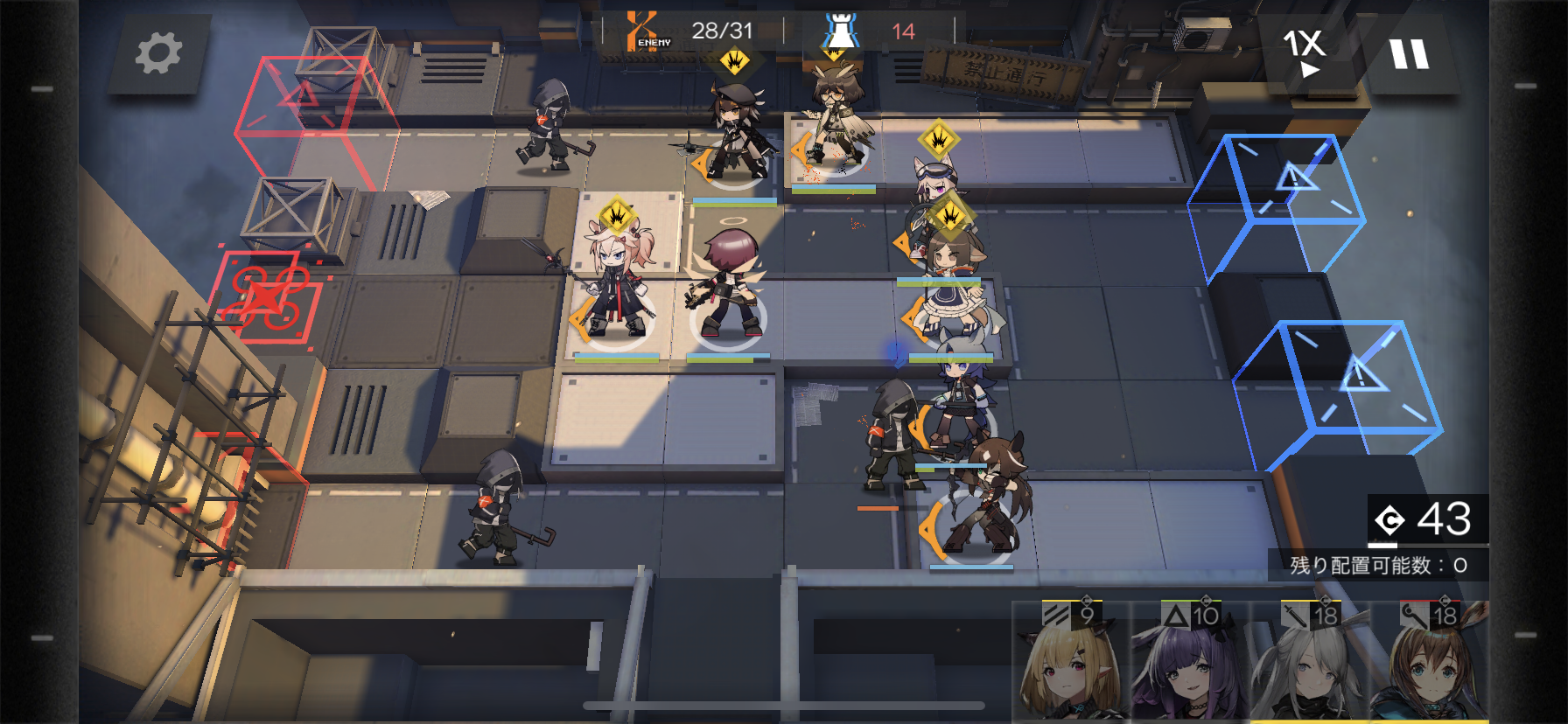Toggle the 1X game speed button
Viewport: 1568px width, 724px height.
click(x=1305, y=51)
